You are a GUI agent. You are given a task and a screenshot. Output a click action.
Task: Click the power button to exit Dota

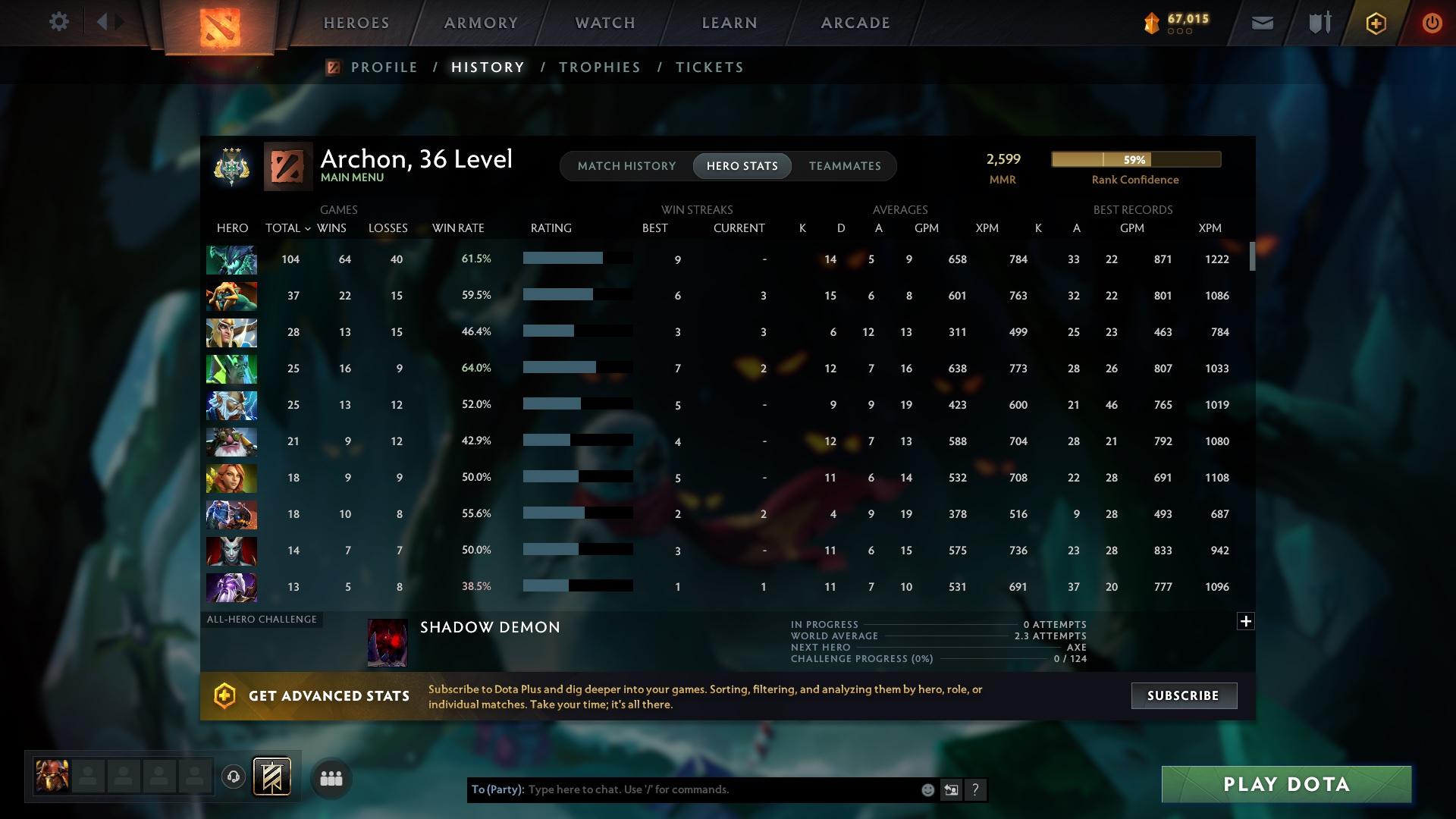[1432, 22]
